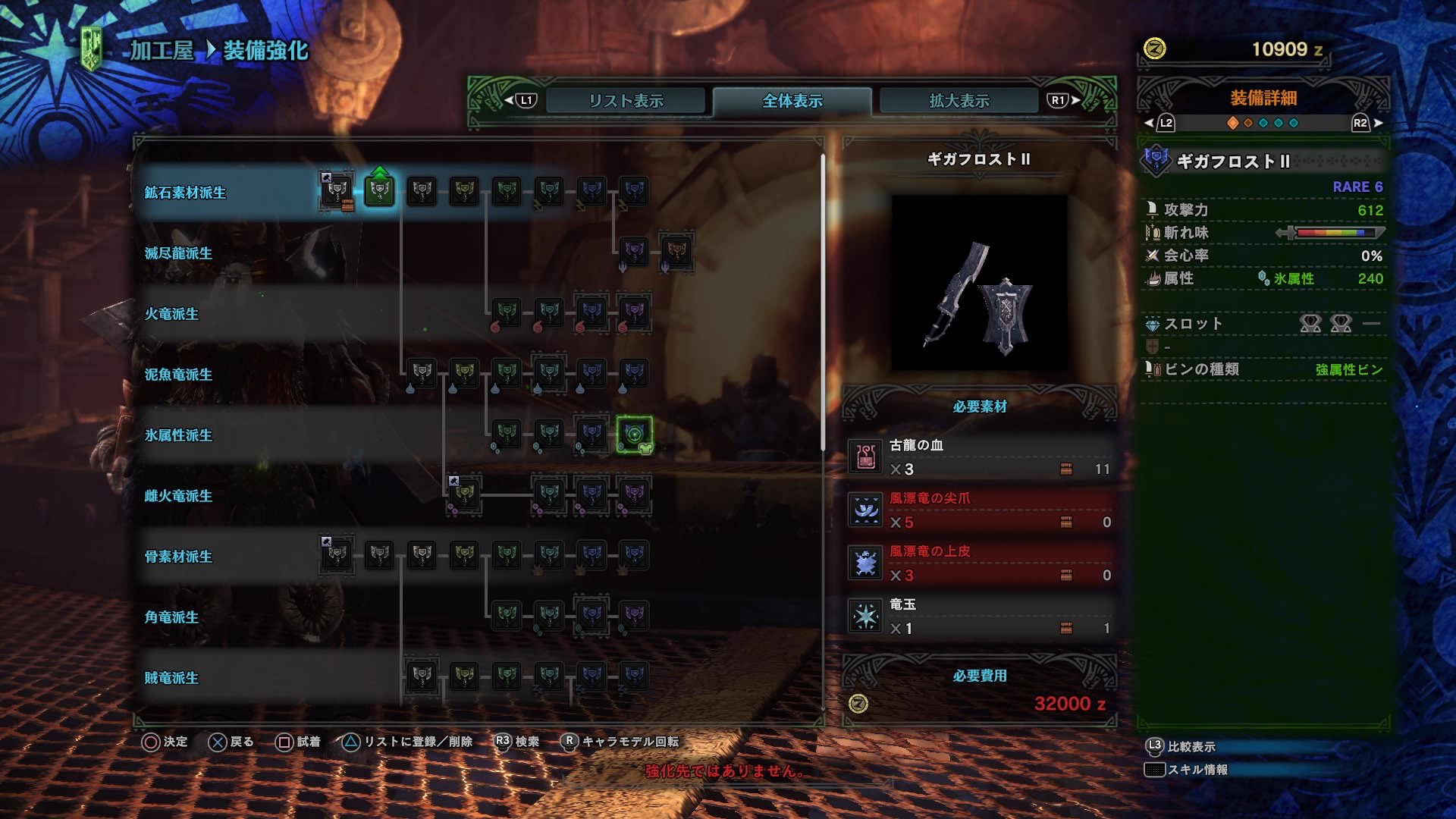Select the first weapon icon in the 骨素材派生 row
The width and height of the screenshot is (1456, 819).
tap(336, 557)
